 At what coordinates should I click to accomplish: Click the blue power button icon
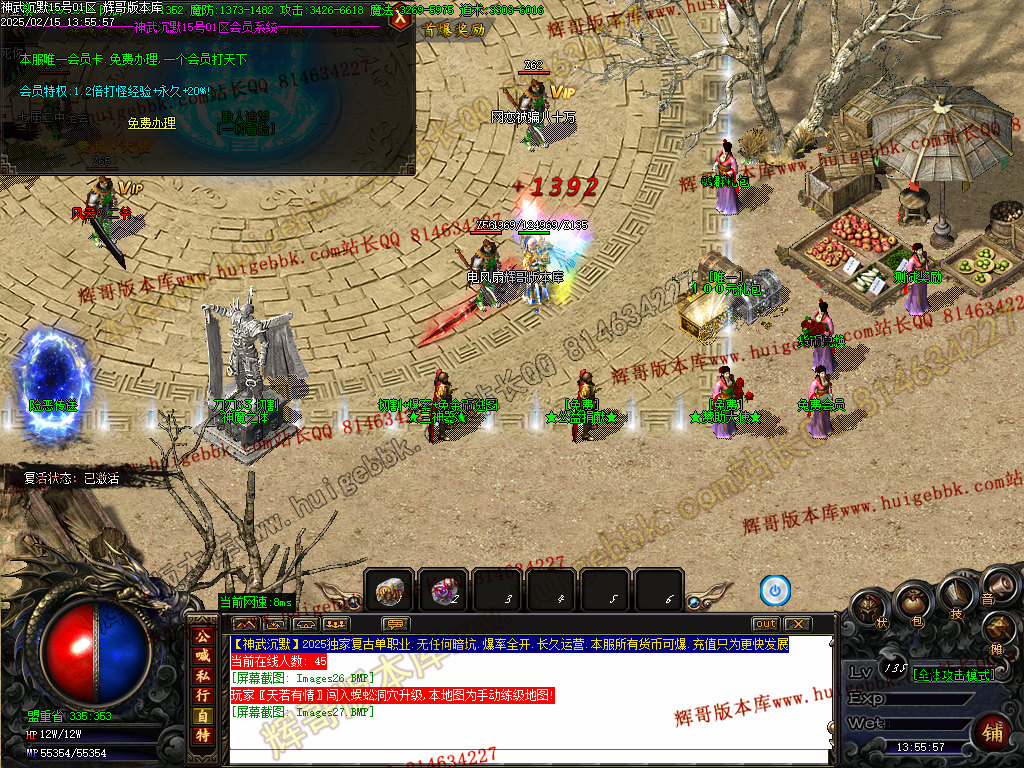(775, 591)
